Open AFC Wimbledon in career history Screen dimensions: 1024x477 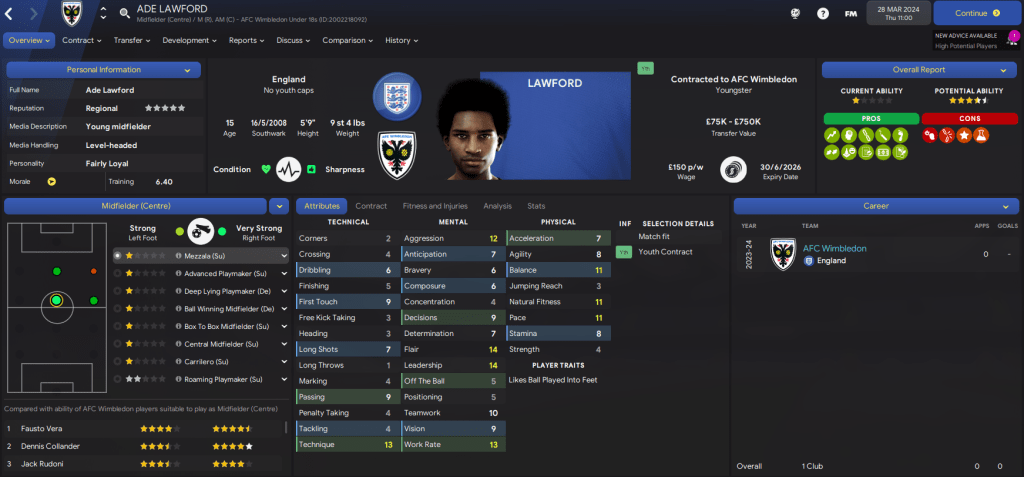(834, 248)
